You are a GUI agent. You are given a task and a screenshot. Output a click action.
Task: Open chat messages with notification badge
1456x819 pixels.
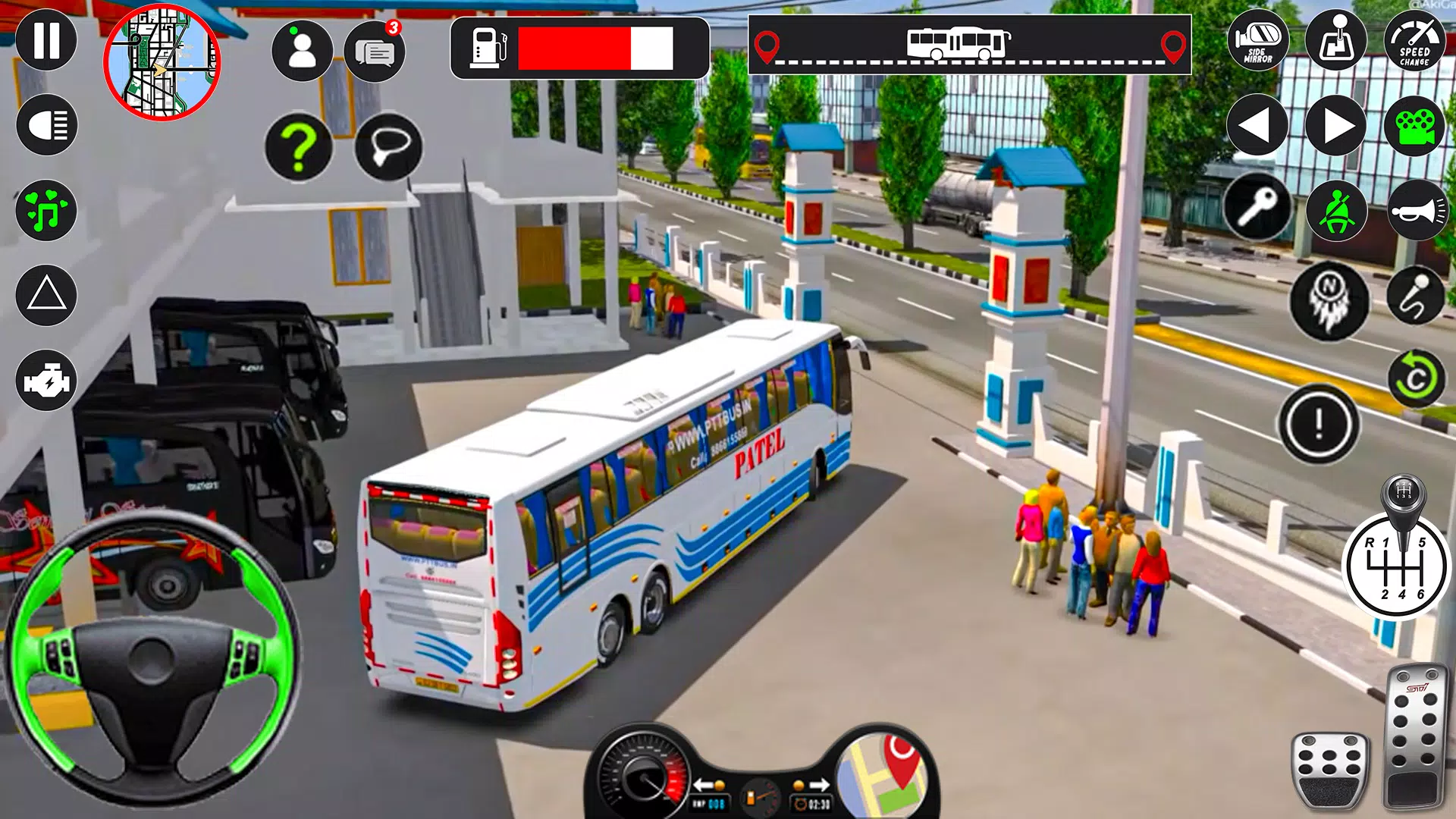tap(375, 51)
